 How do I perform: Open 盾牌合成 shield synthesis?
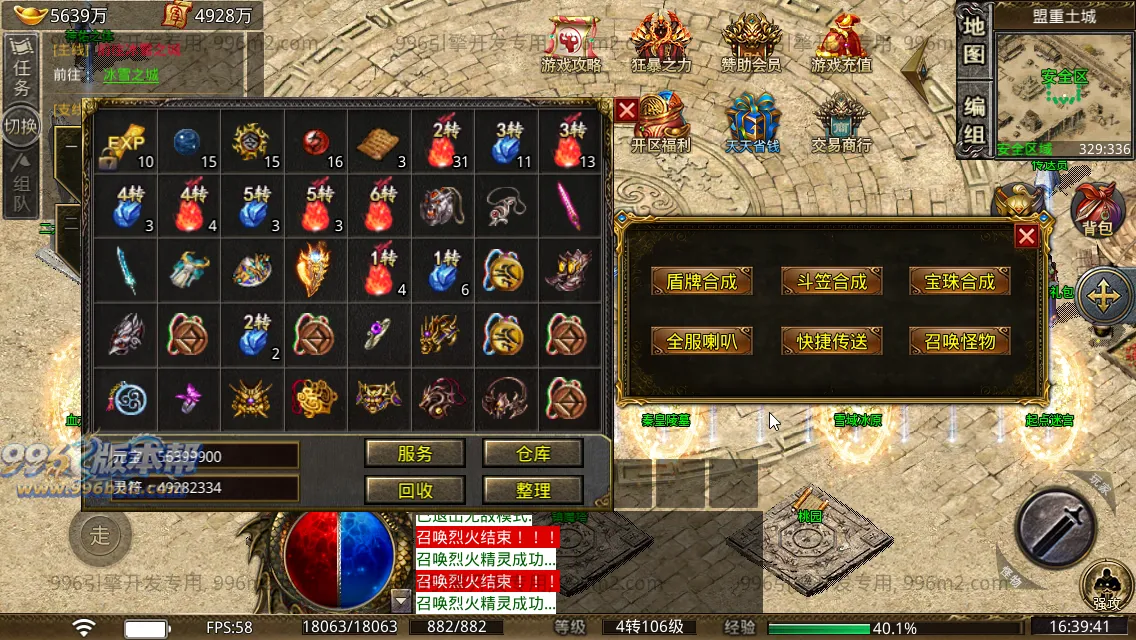701,282
